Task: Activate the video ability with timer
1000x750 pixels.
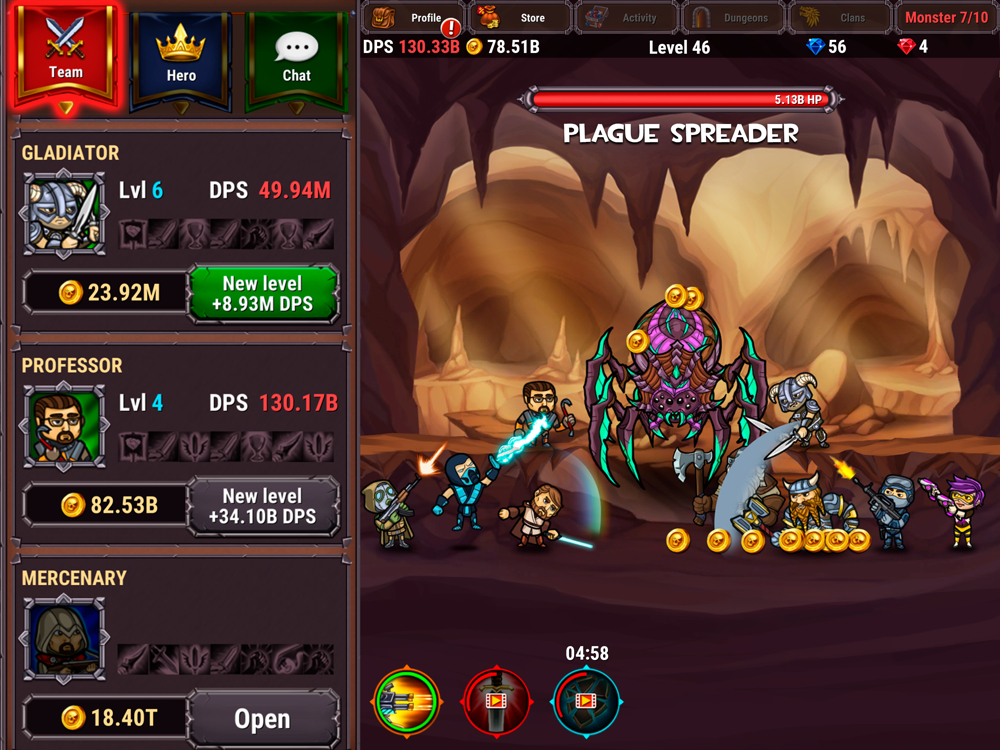Action: [586, 702]
